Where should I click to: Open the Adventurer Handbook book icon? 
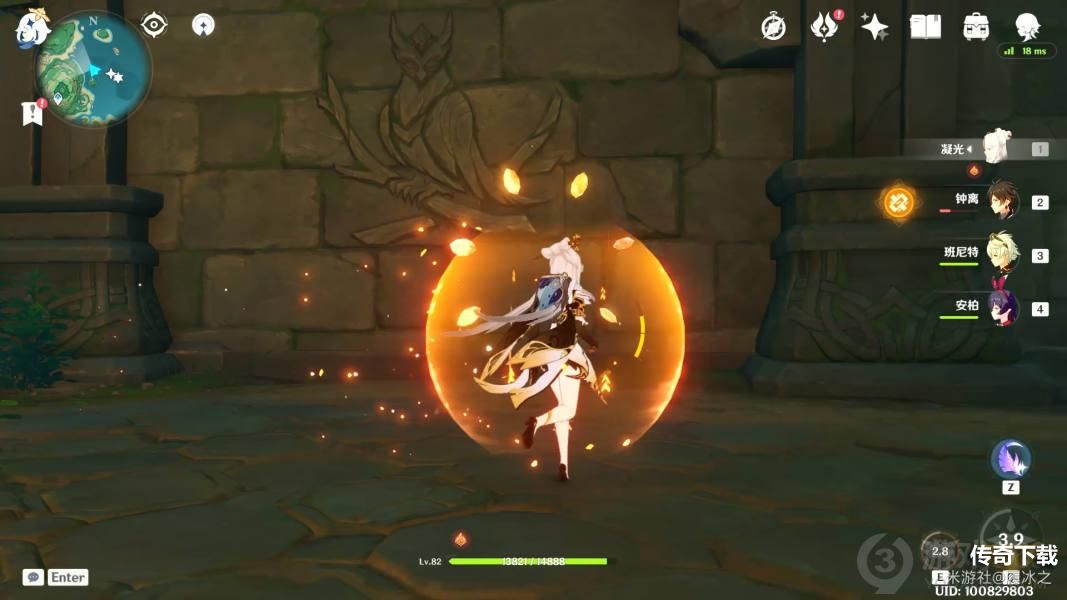pyautogui.click(x=925, y=27)
